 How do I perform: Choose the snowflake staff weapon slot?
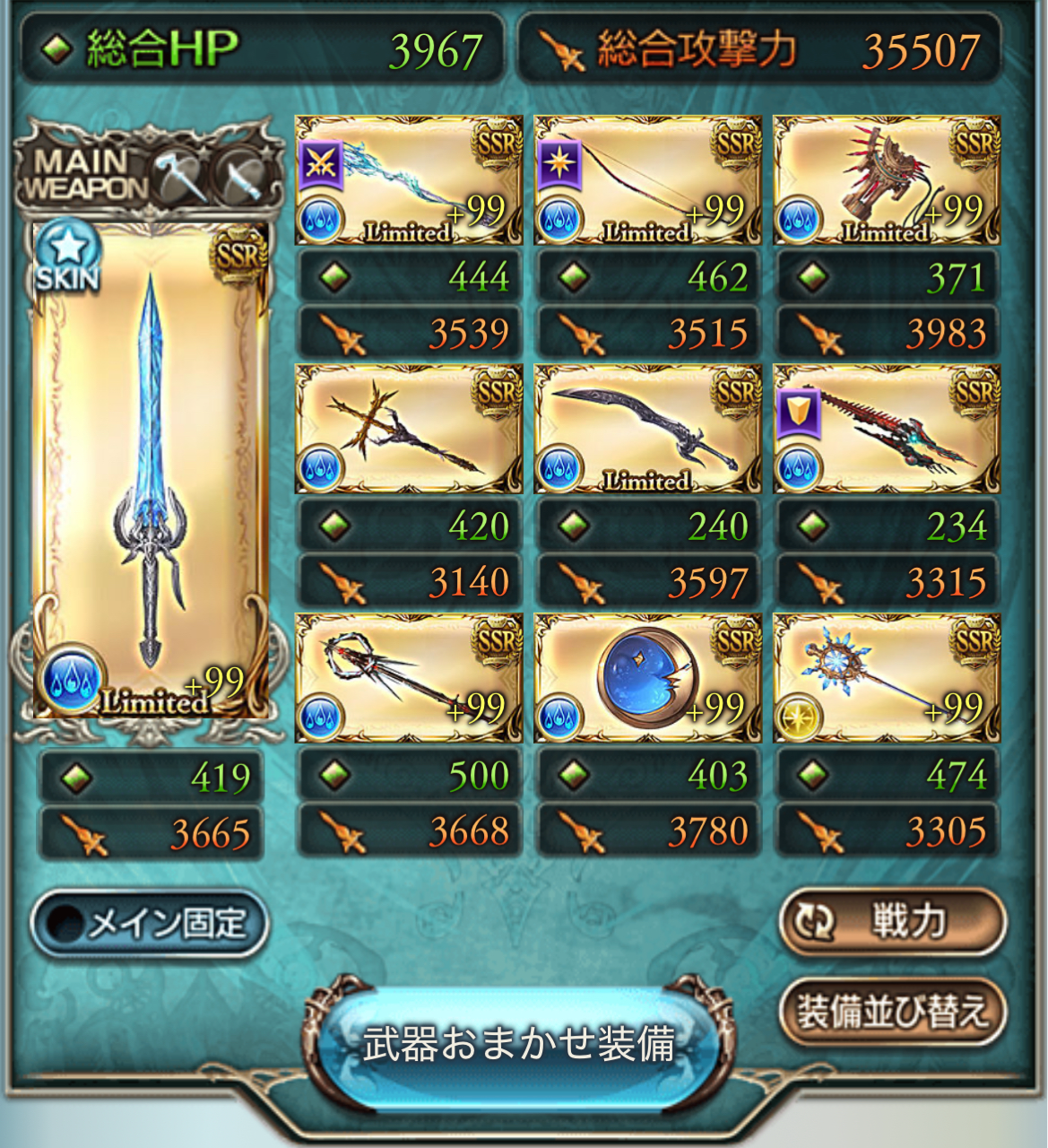pos(887,678)
